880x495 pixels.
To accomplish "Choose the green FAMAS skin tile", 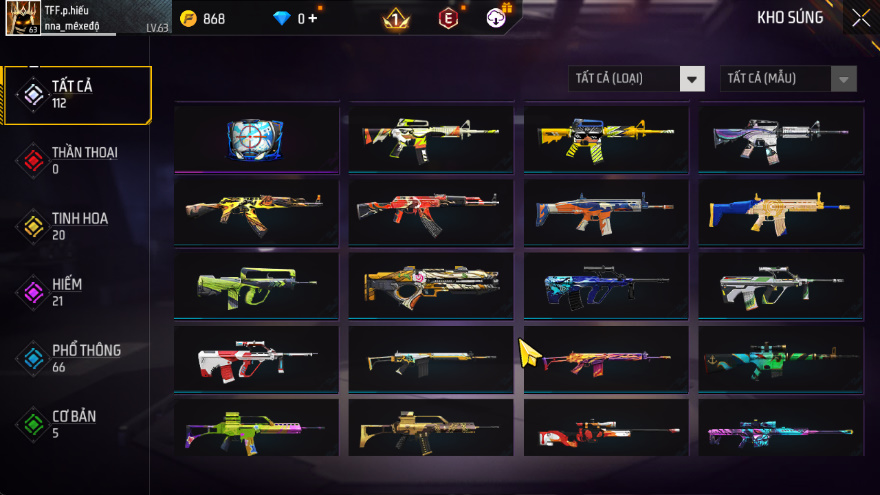I will (x=256, y=285).
